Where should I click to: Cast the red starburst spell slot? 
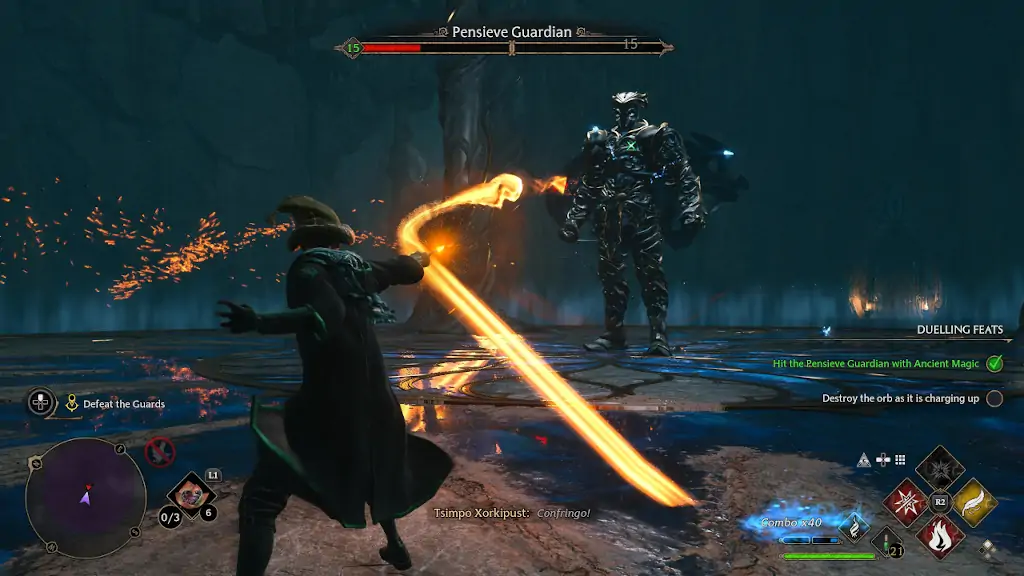coord(908,501)
